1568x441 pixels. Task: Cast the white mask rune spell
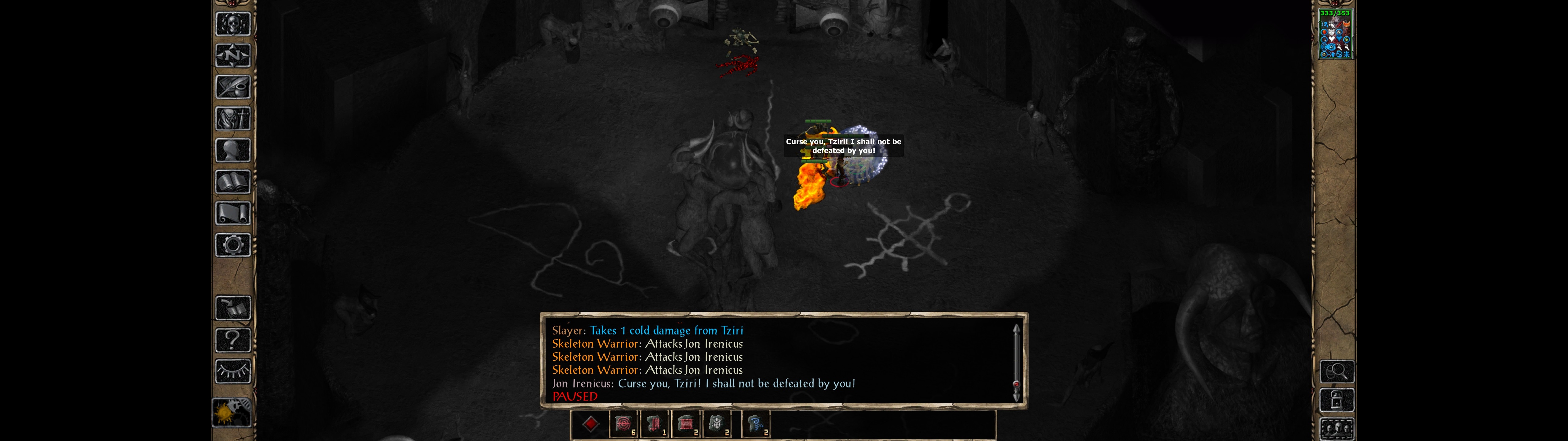click(716, 424)
